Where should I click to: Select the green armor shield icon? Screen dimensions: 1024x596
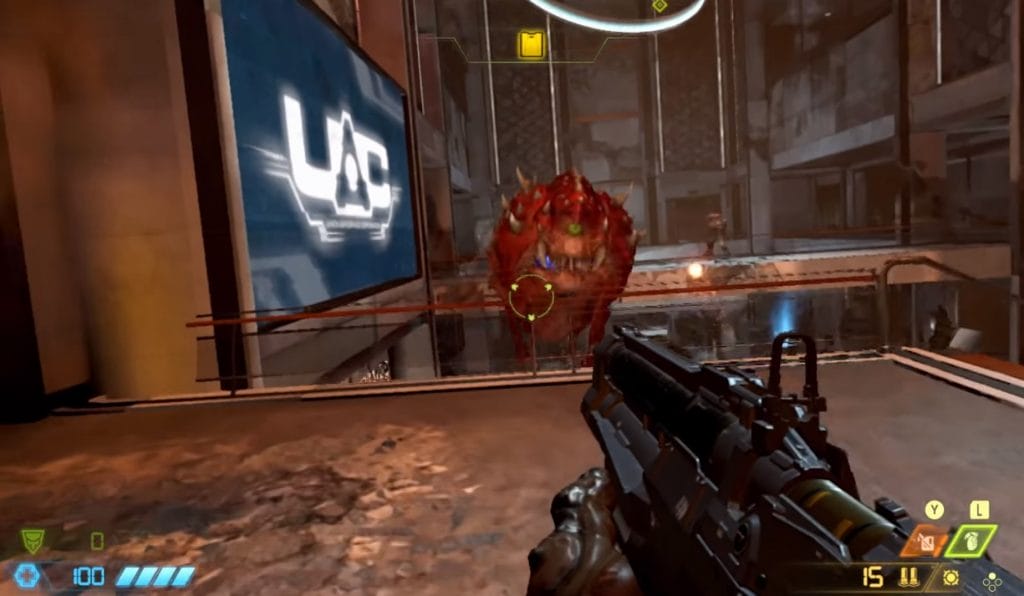[x=33, y=542]
